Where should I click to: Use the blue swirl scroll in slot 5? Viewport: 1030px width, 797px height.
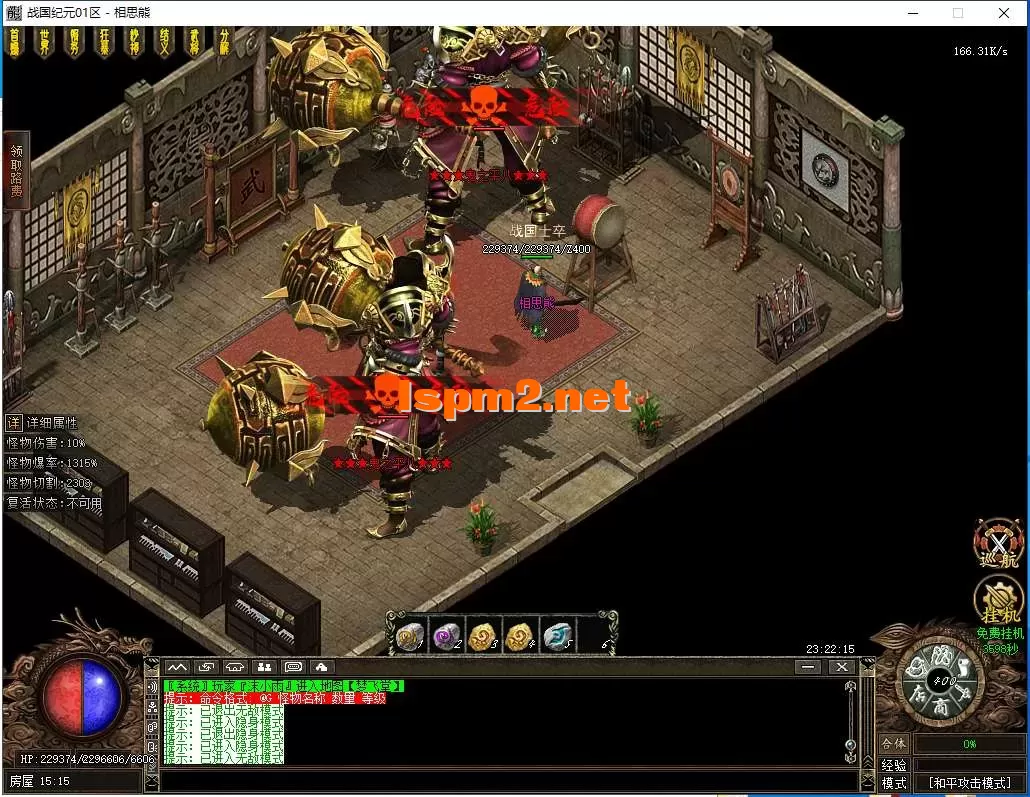[557, 636]
